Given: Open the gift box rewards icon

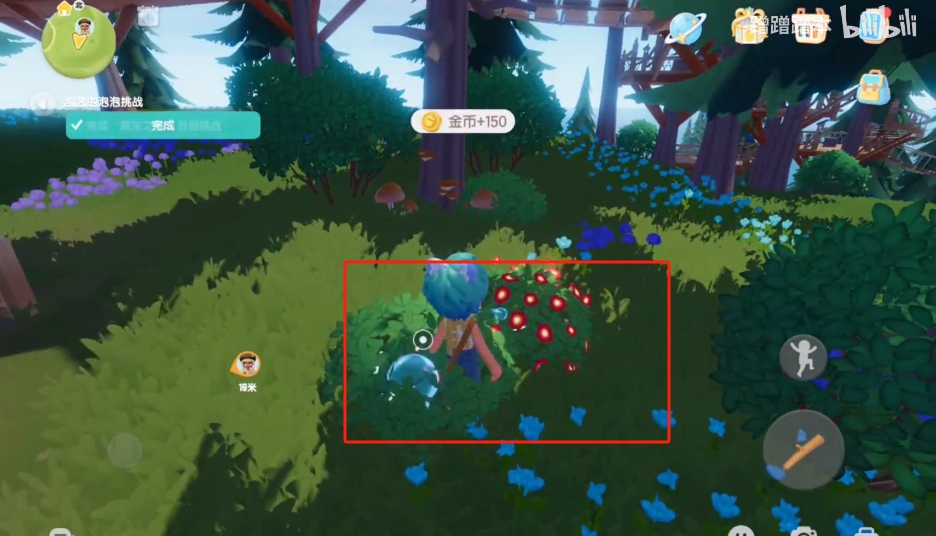Looking at the screenshot, I should (x=747, y=26).
